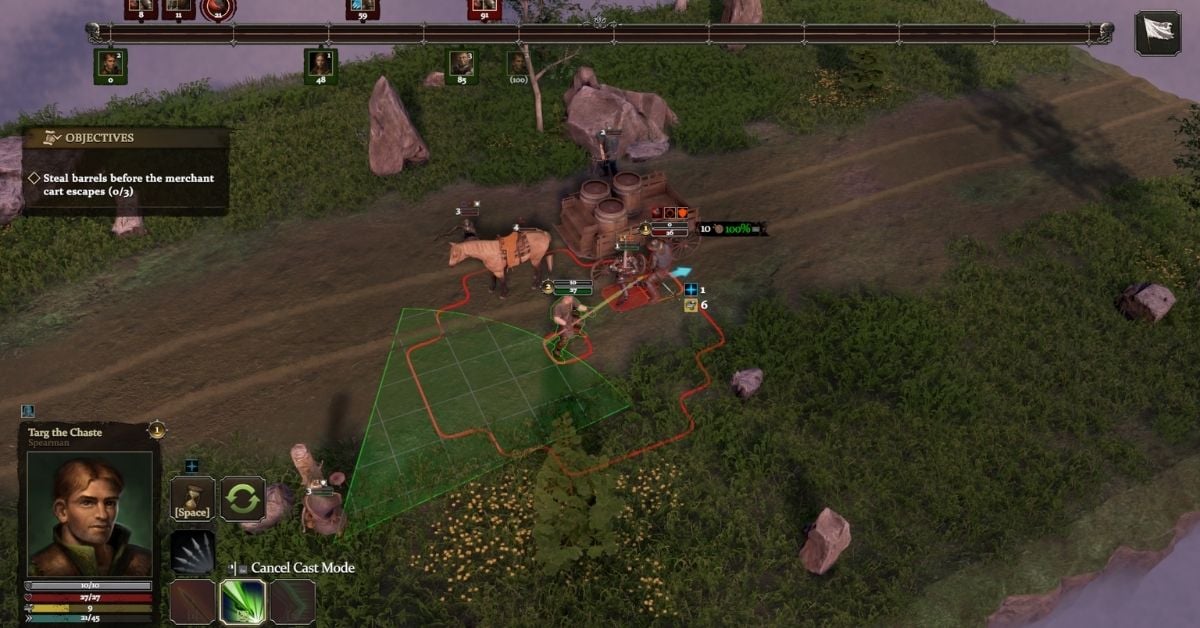
Task: Activate the highlighted green burst ability
Action: (x=243, y=602)
